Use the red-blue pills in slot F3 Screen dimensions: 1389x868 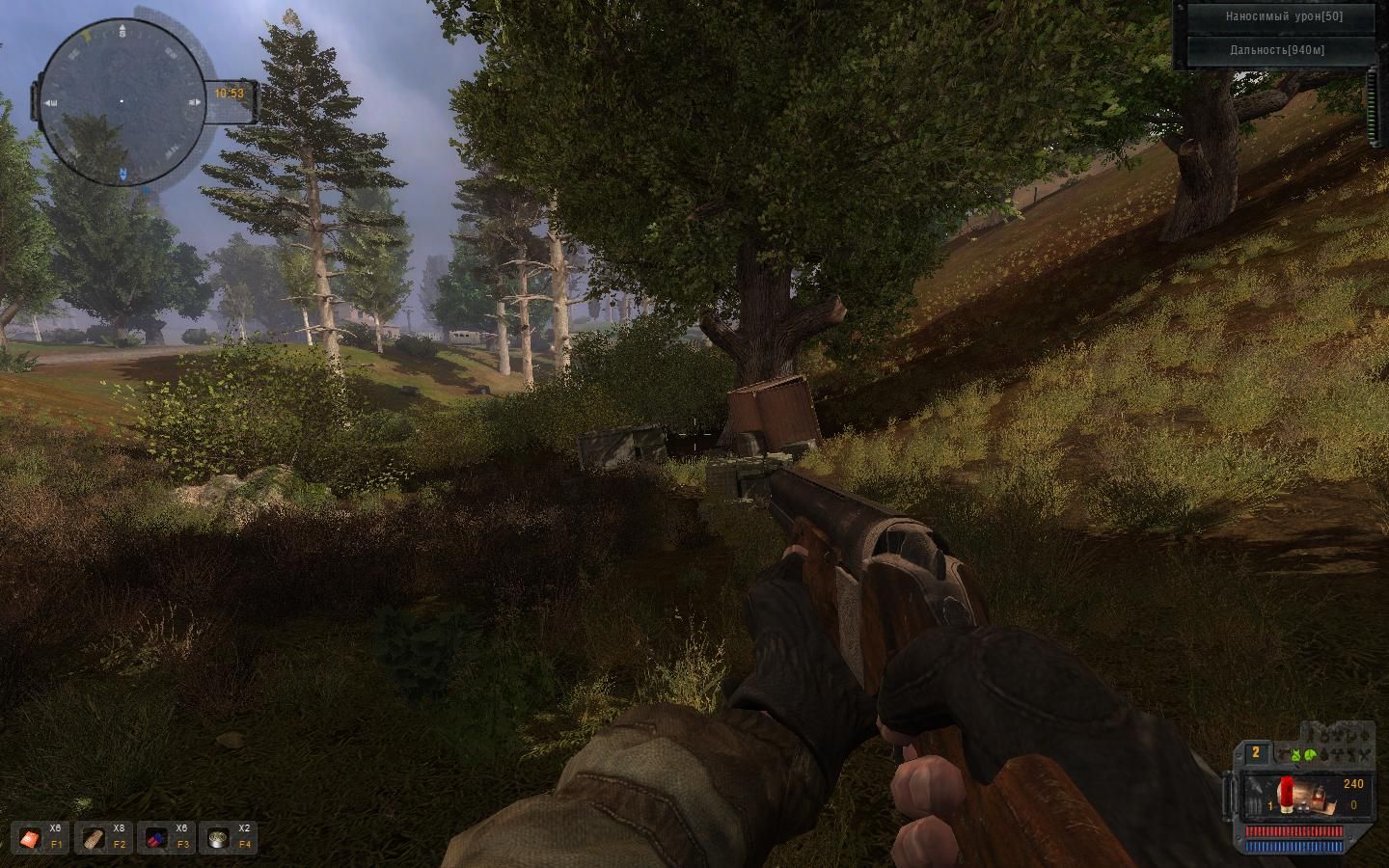(155, 838)
